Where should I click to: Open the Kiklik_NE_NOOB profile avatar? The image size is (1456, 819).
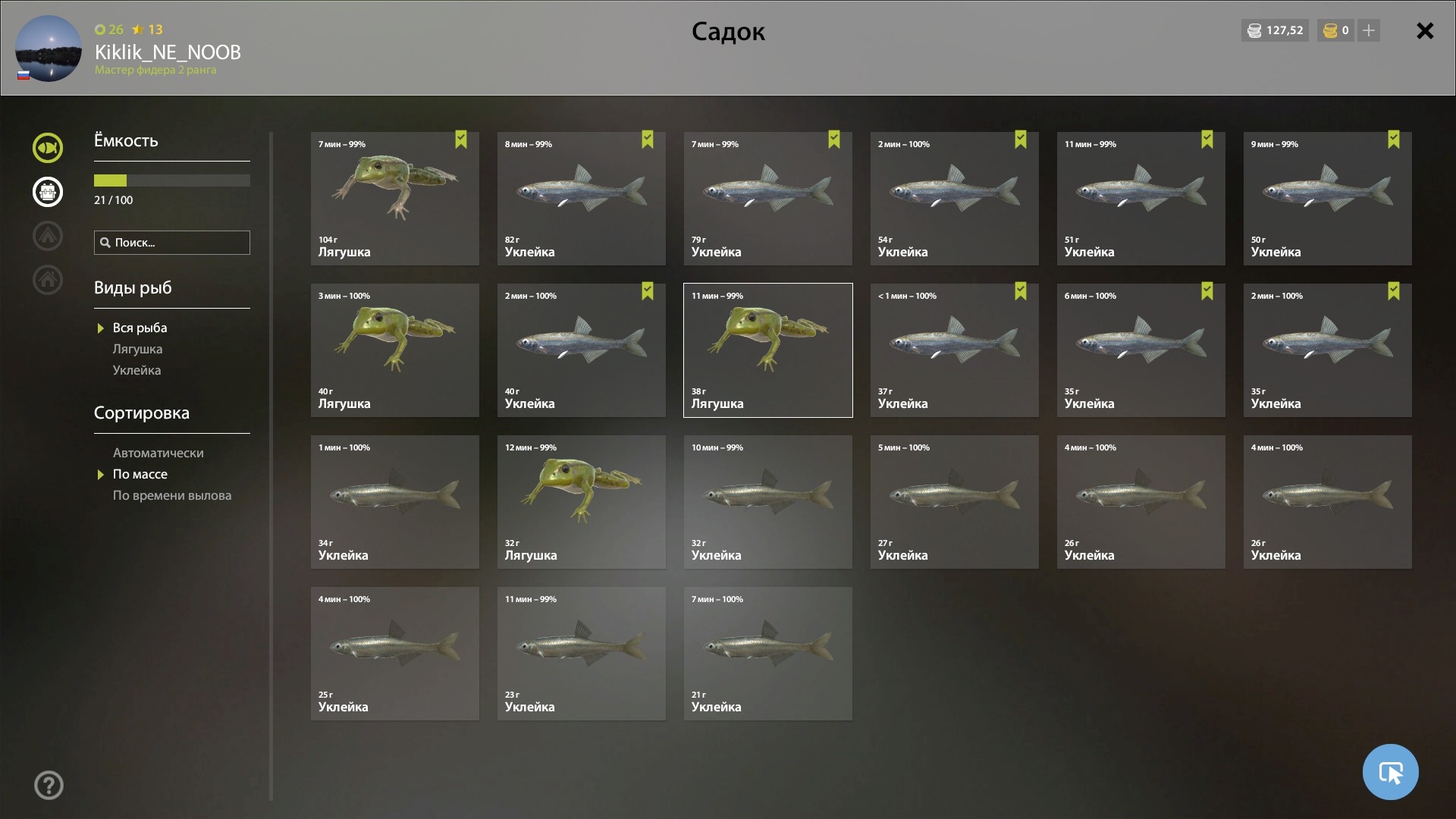point(49,49)
